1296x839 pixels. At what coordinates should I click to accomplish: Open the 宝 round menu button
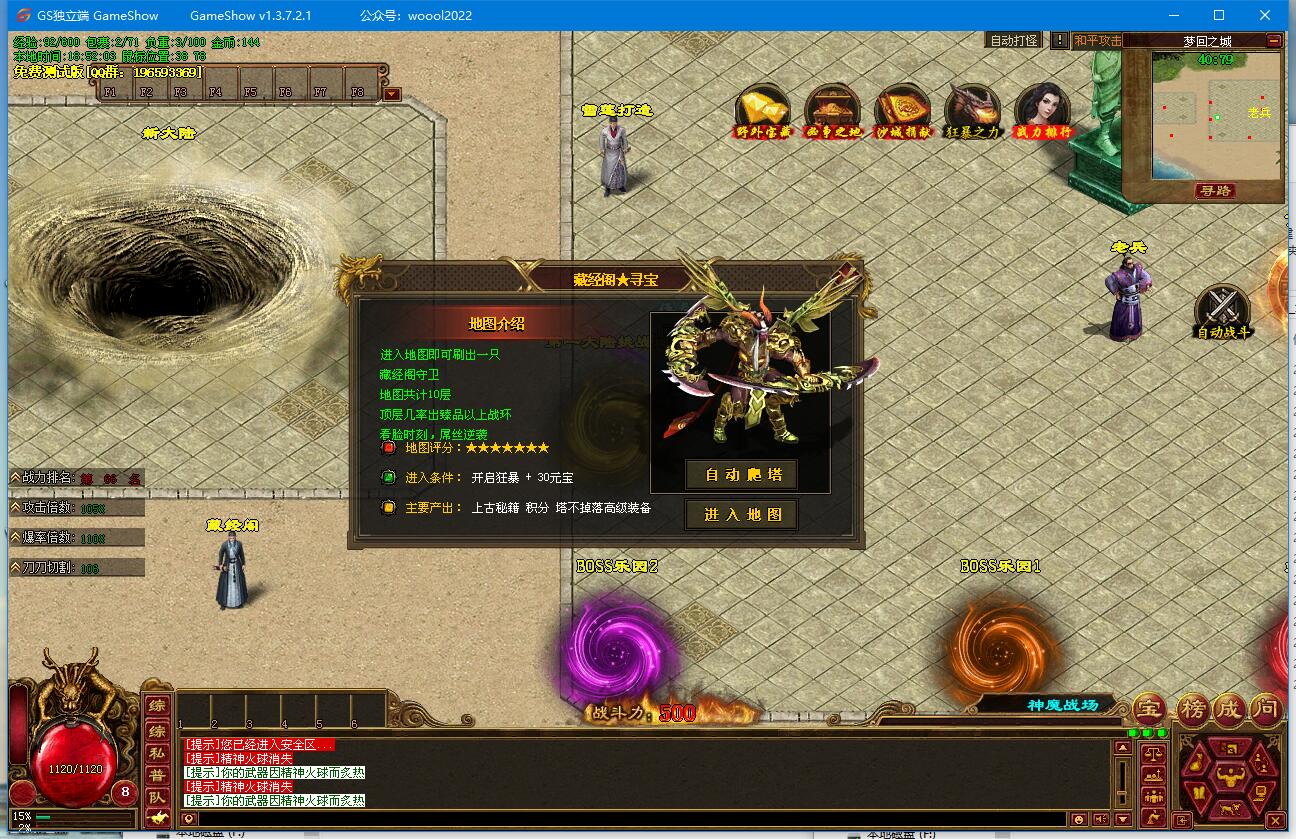pyautogui.click(x=1149, y=709)
